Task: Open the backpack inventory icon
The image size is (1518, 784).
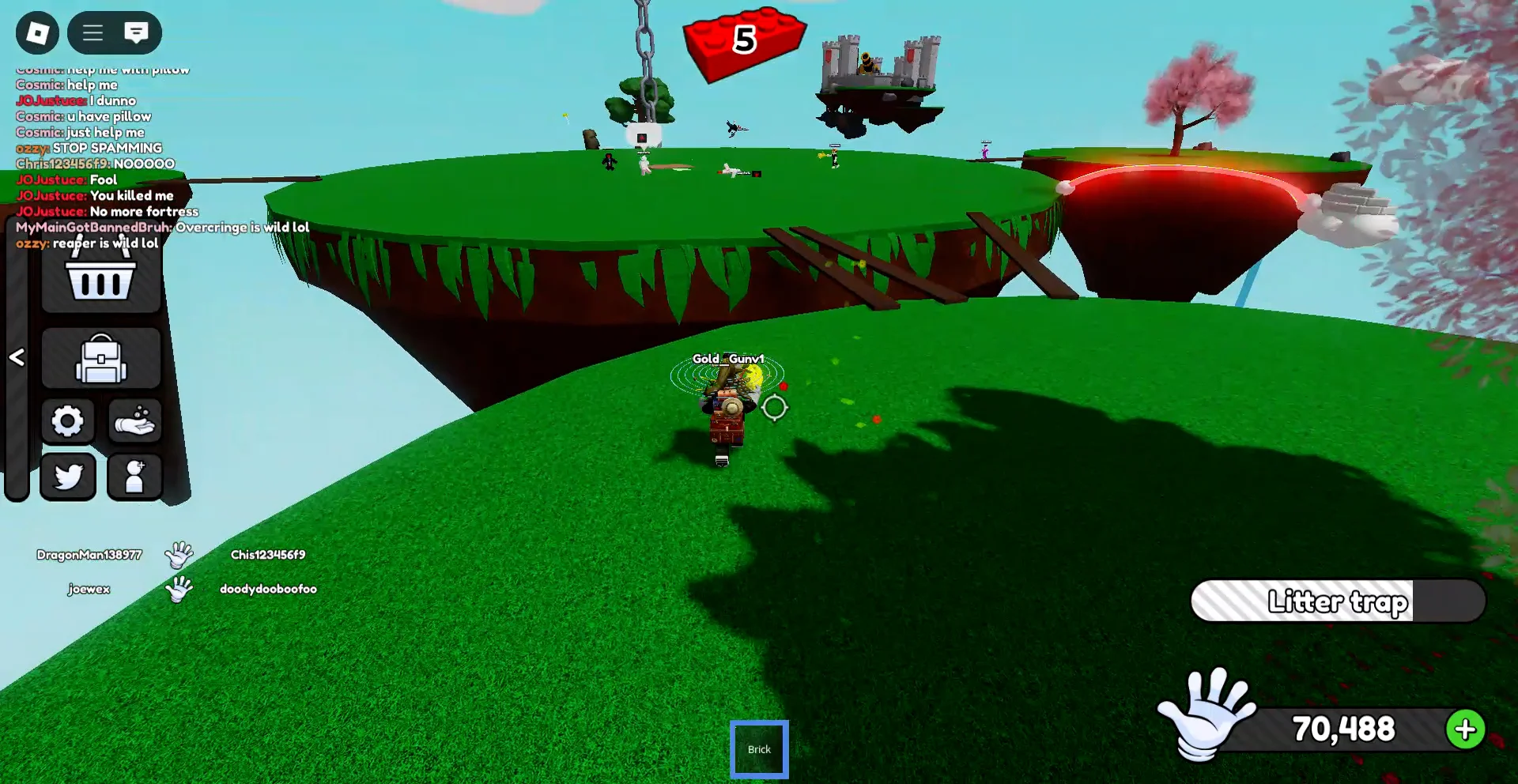Action: [100, 358]
